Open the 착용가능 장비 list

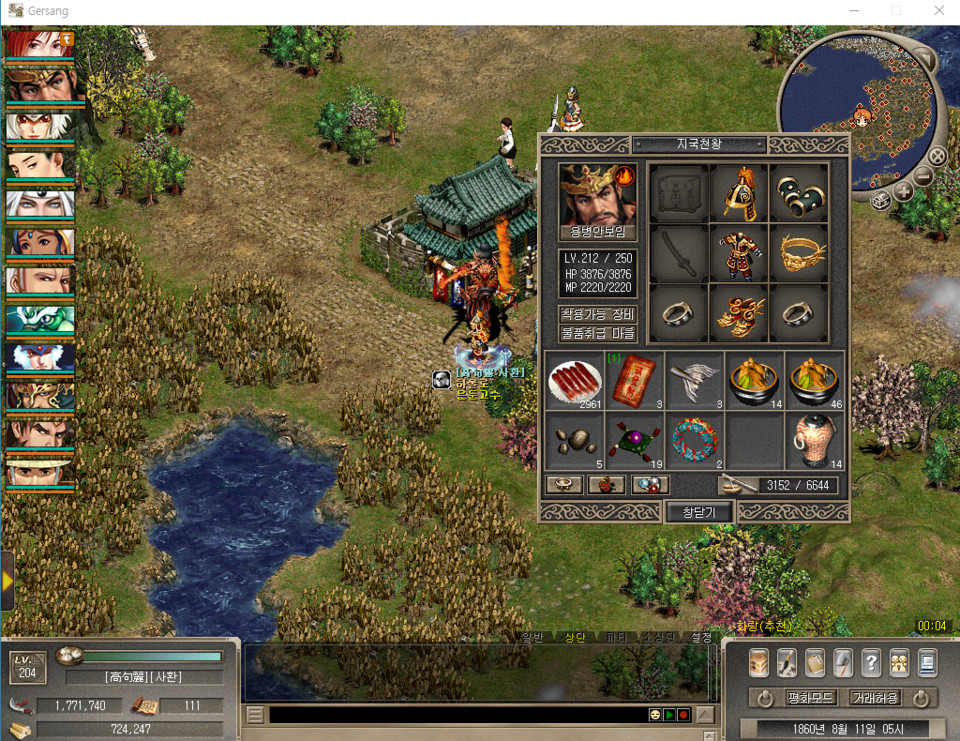[598, 314]
